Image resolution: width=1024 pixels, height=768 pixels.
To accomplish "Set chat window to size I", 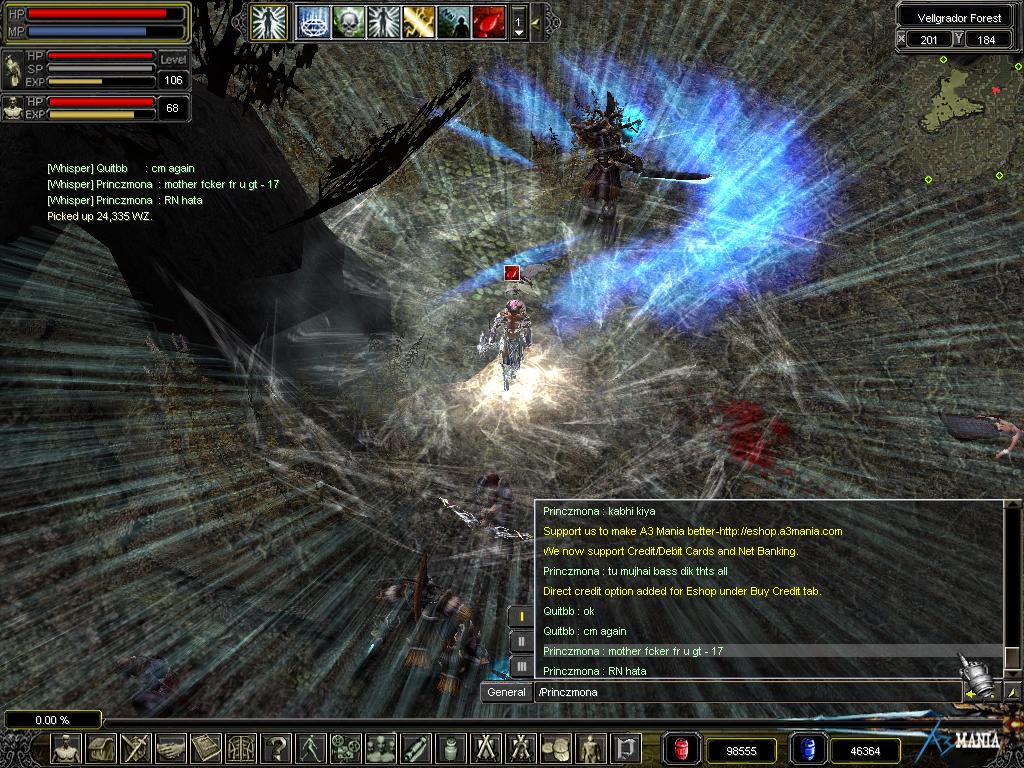I will (x=521, y=616).
